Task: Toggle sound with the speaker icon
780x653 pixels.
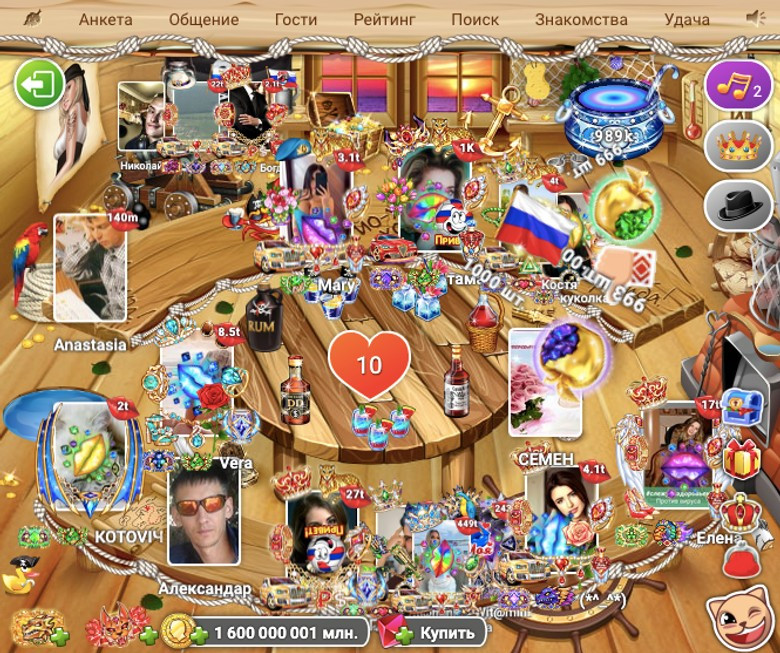Action: pyautogui.click(x=756, y=18)
